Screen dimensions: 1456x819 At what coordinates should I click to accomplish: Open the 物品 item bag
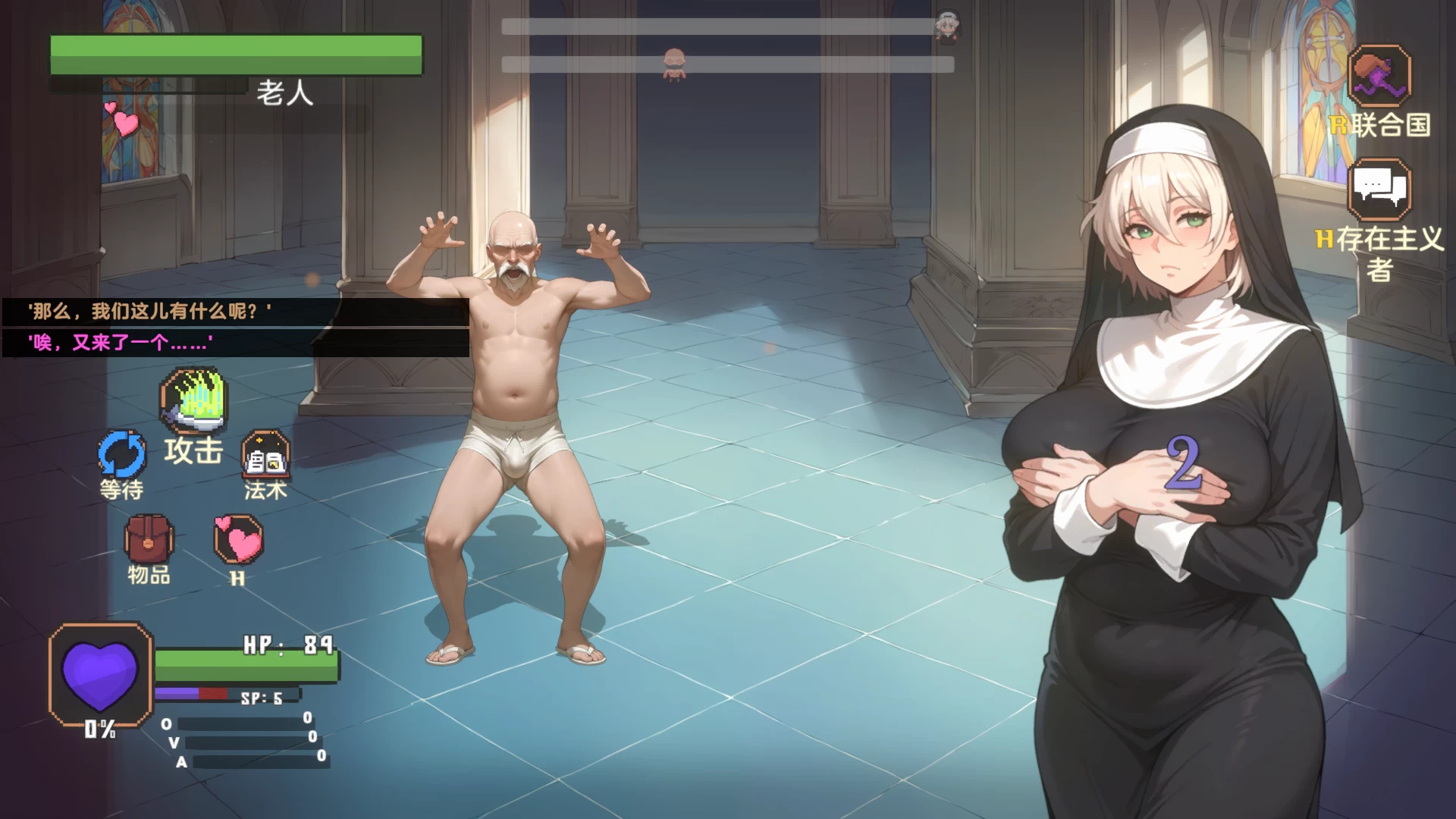pyautogui.click(x=149, y=539)
